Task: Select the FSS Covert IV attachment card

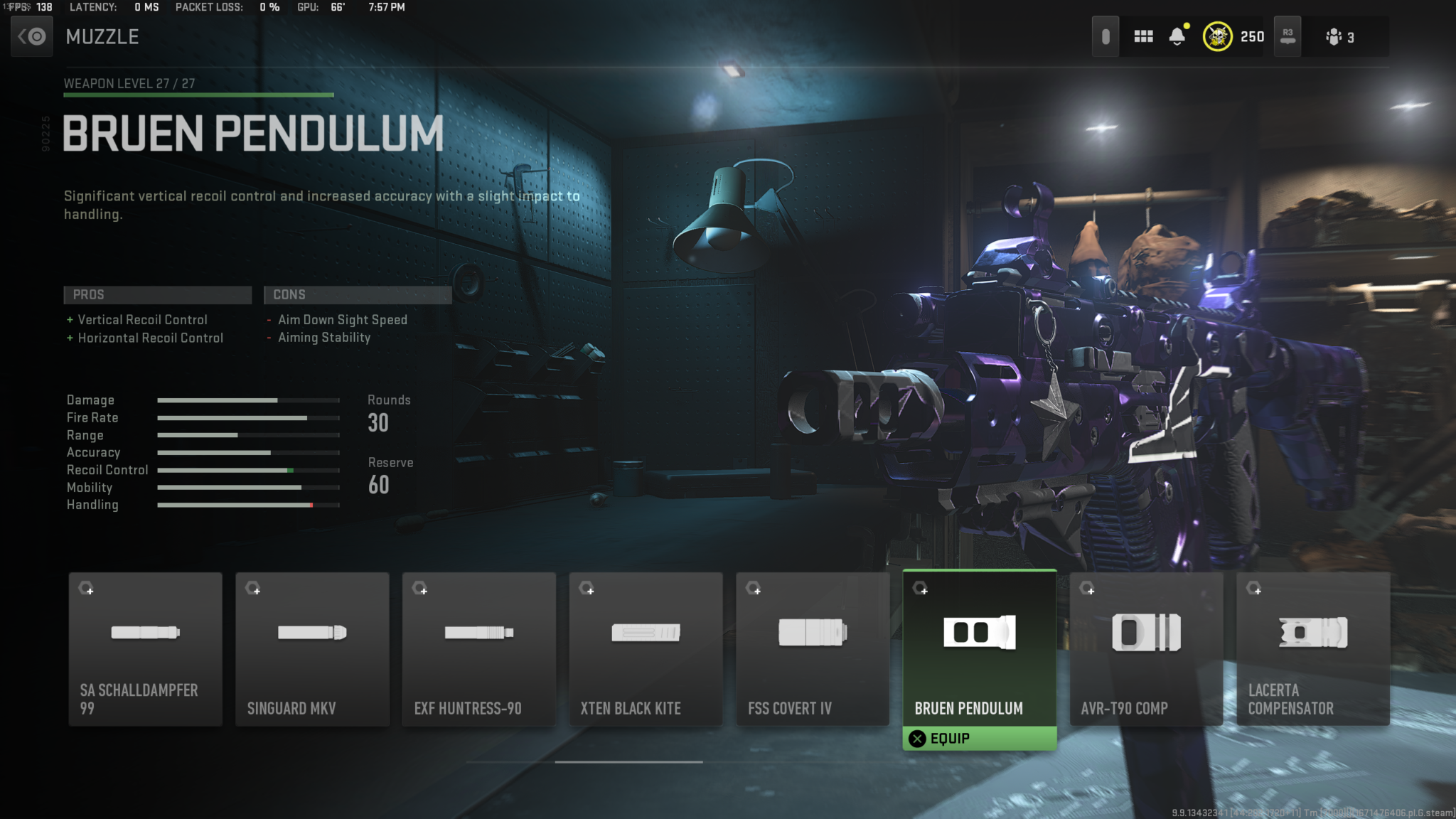Action: (812, 648)
